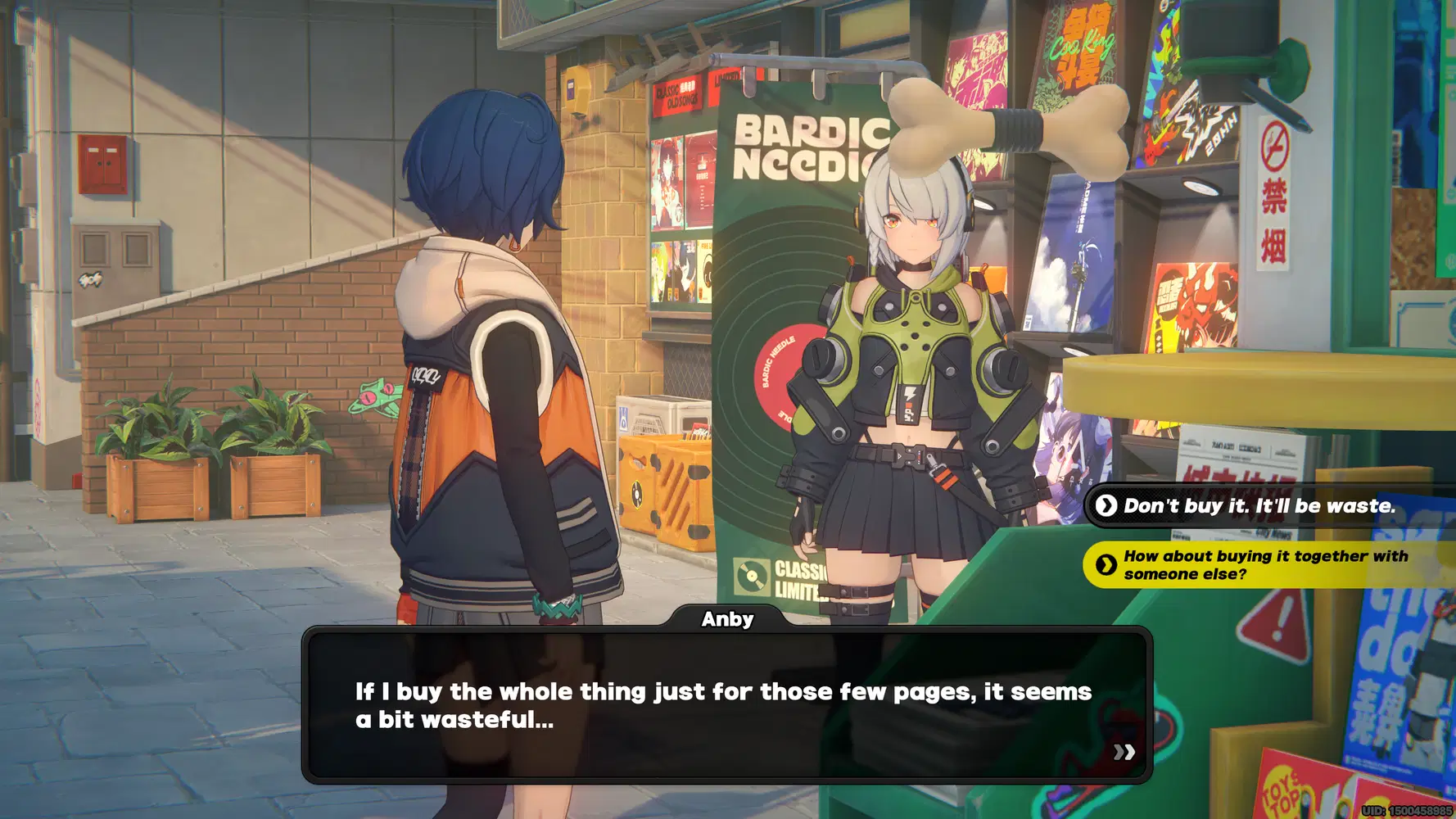Select "How about buying it together" option
The height and width of the screenshot is (819, 1456).
(x=1265, y=565)
